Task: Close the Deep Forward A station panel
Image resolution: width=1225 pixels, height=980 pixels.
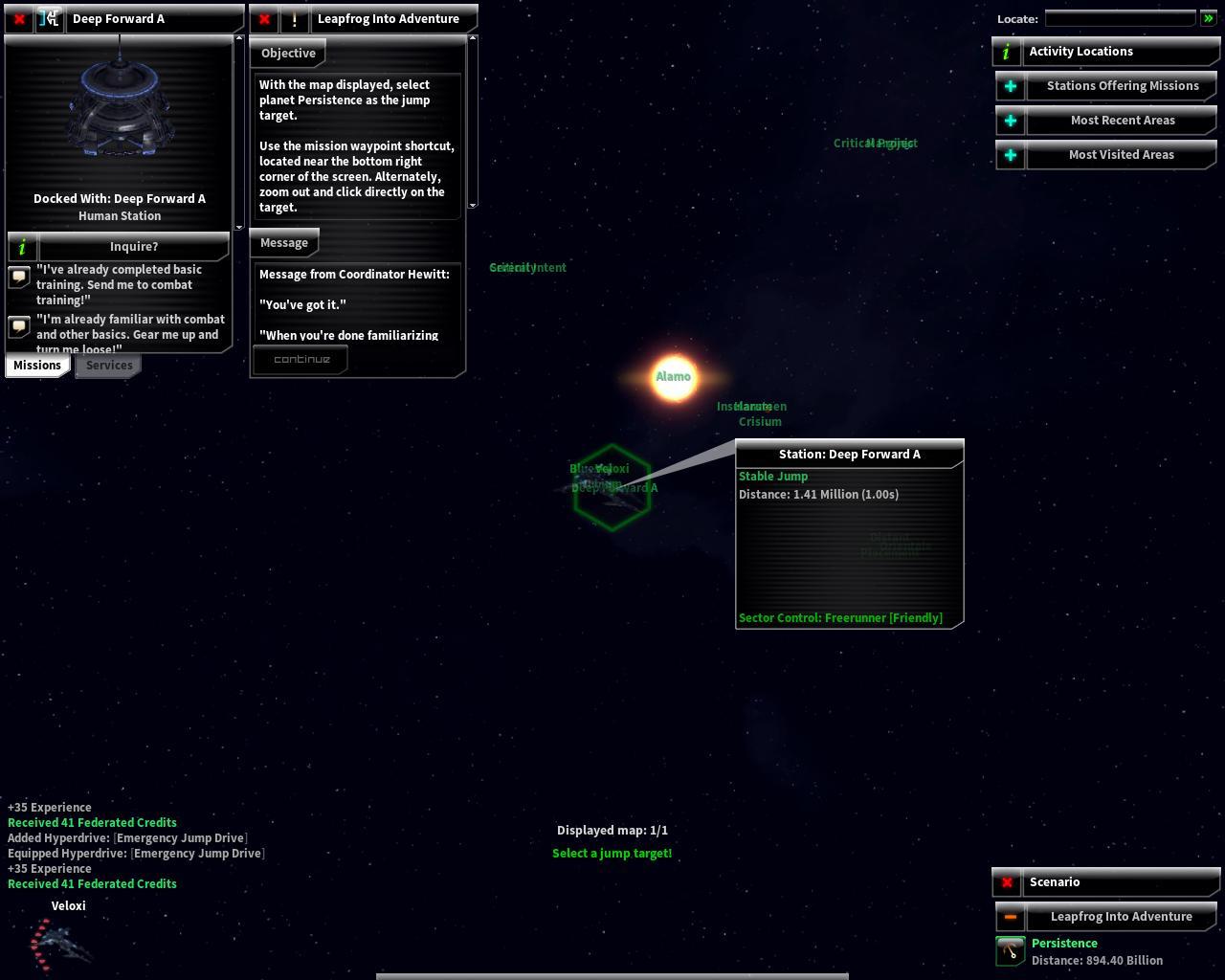Action: 19,19
